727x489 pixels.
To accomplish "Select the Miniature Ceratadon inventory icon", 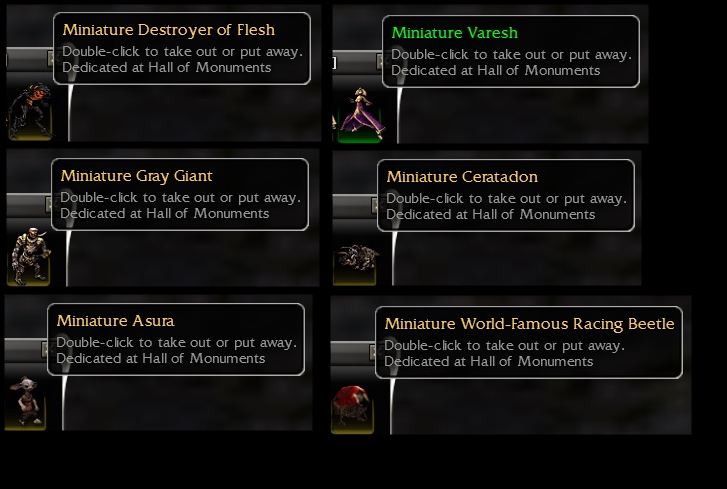I will click(x=354, y=259).
